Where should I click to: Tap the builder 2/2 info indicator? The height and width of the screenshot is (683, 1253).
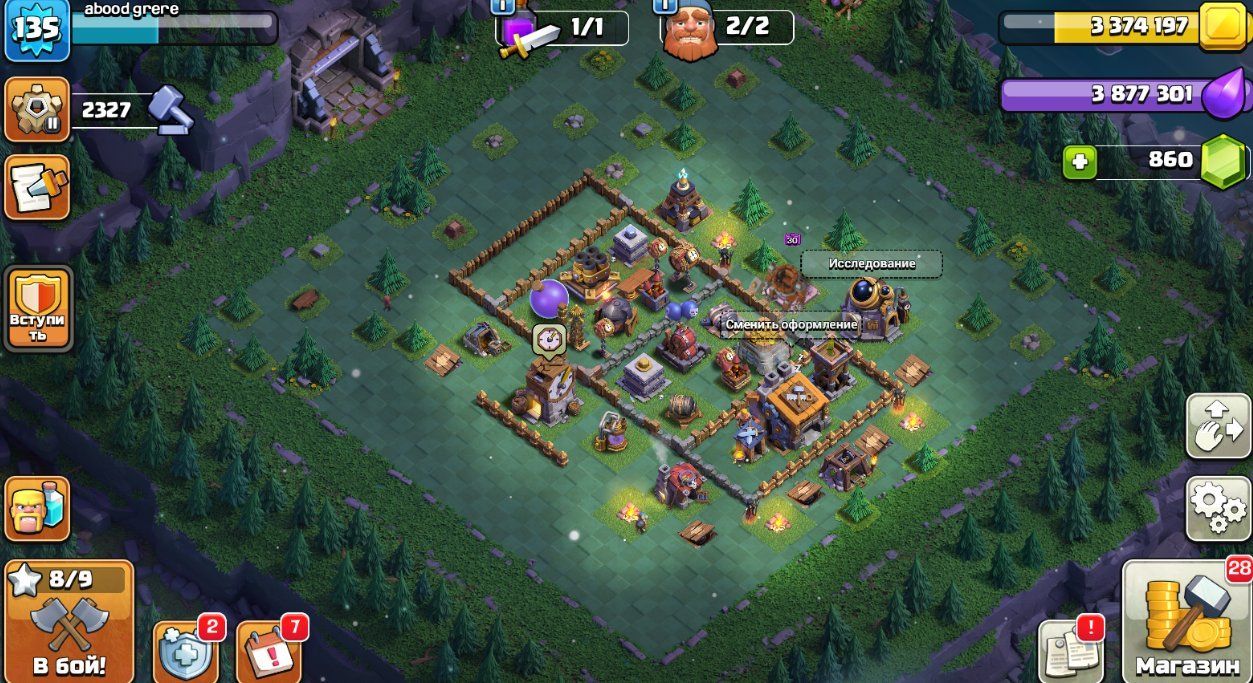726,27
